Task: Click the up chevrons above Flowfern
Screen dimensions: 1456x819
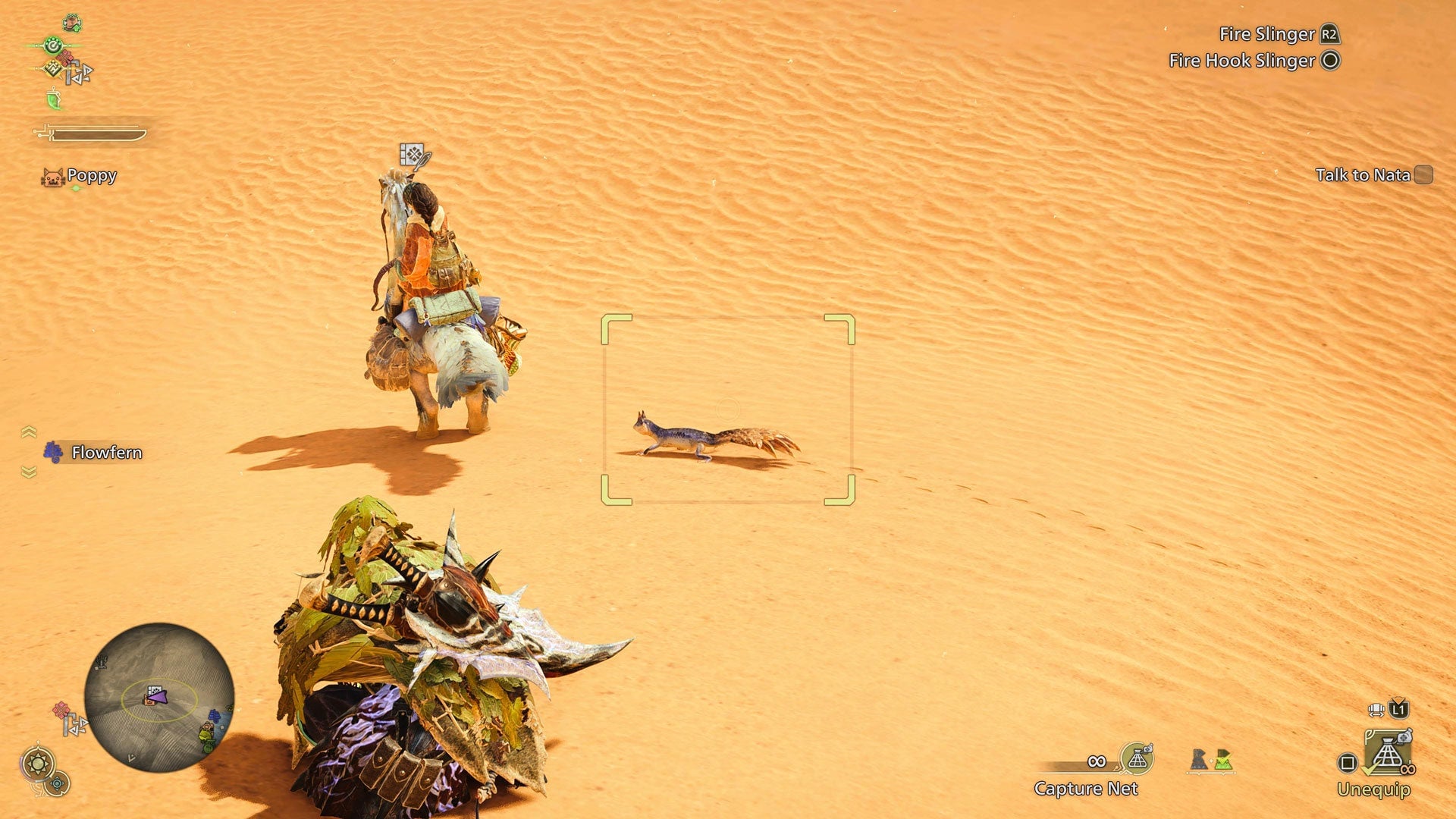Action: [29, 431]
